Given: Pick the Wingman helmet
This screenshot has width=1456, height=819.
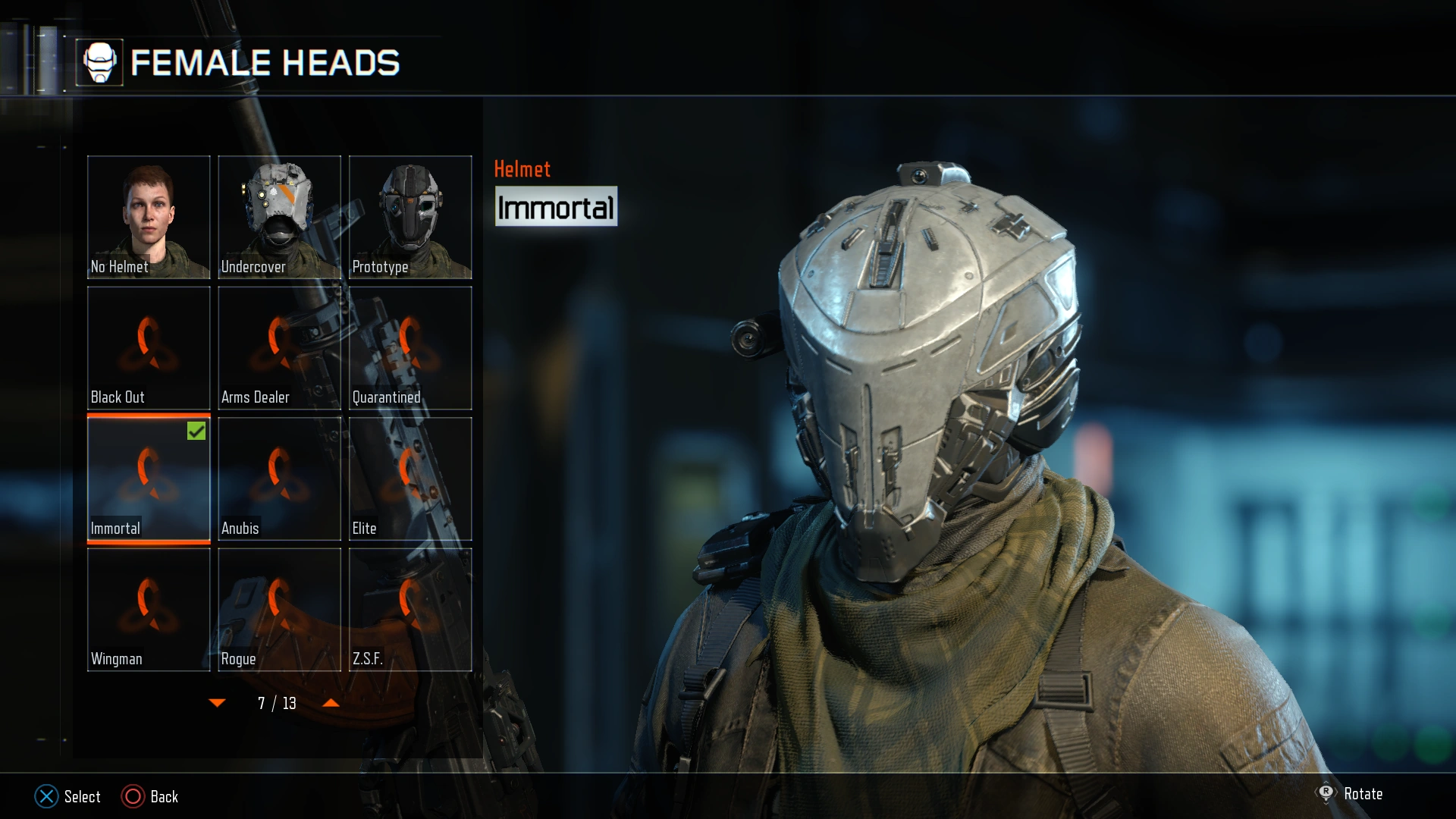Looking at the screenshot, I should [149, 609].
